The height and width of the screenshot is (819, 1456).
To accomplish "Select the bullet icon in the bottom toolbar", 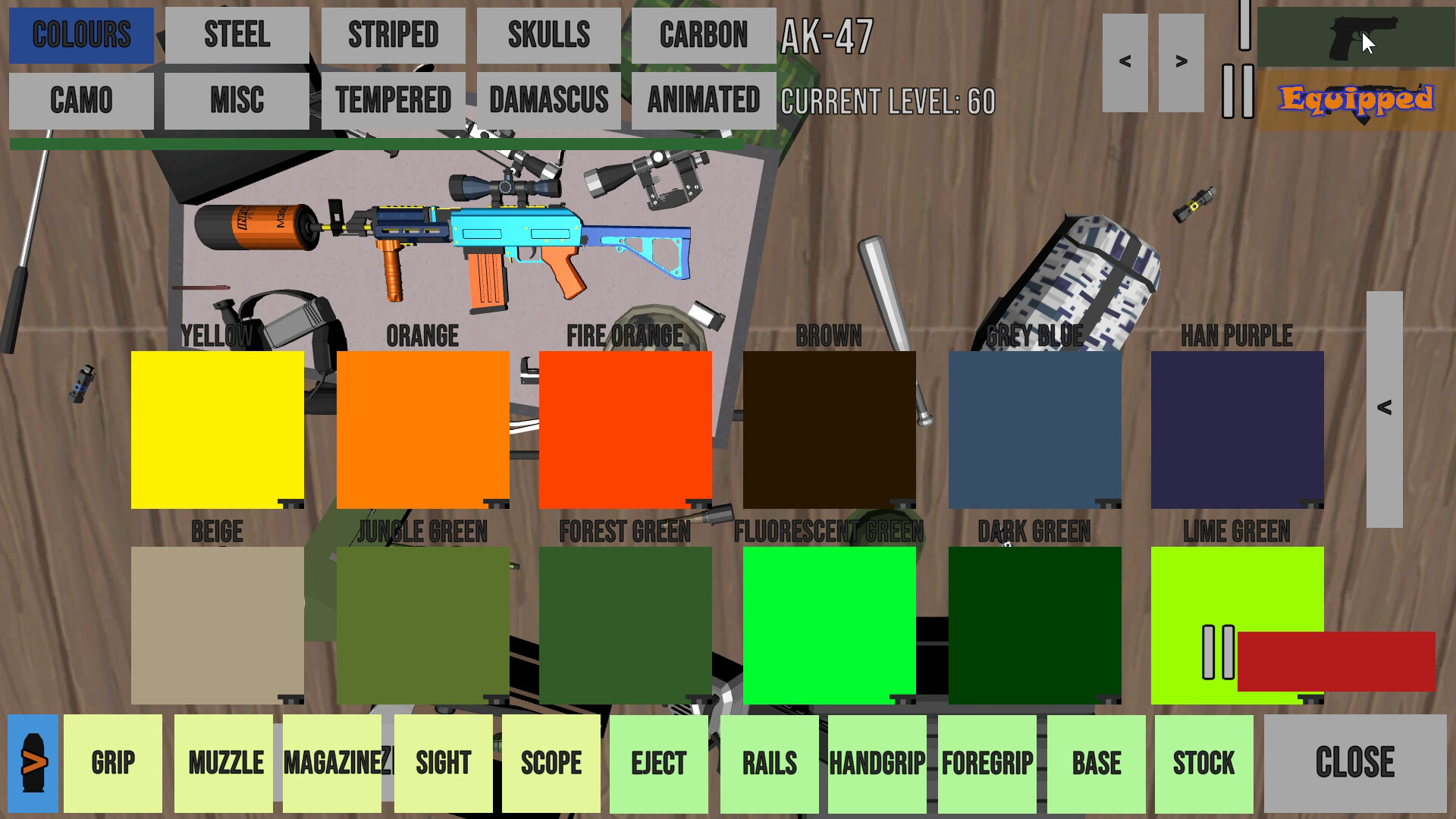I will (32, 762).
